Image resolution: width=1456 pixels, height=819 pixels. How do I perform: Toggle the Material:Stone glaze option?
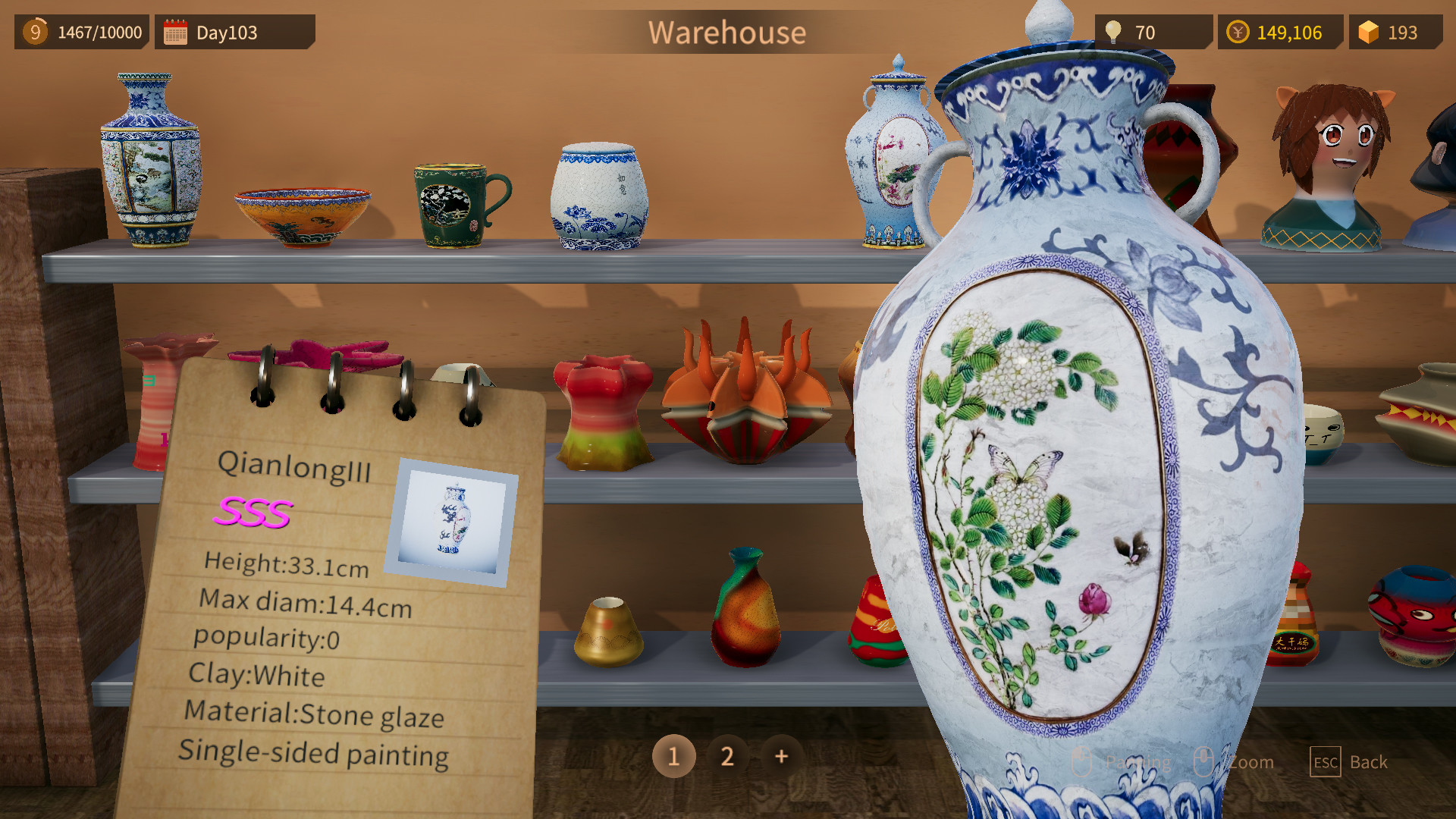tap(315, 714)
